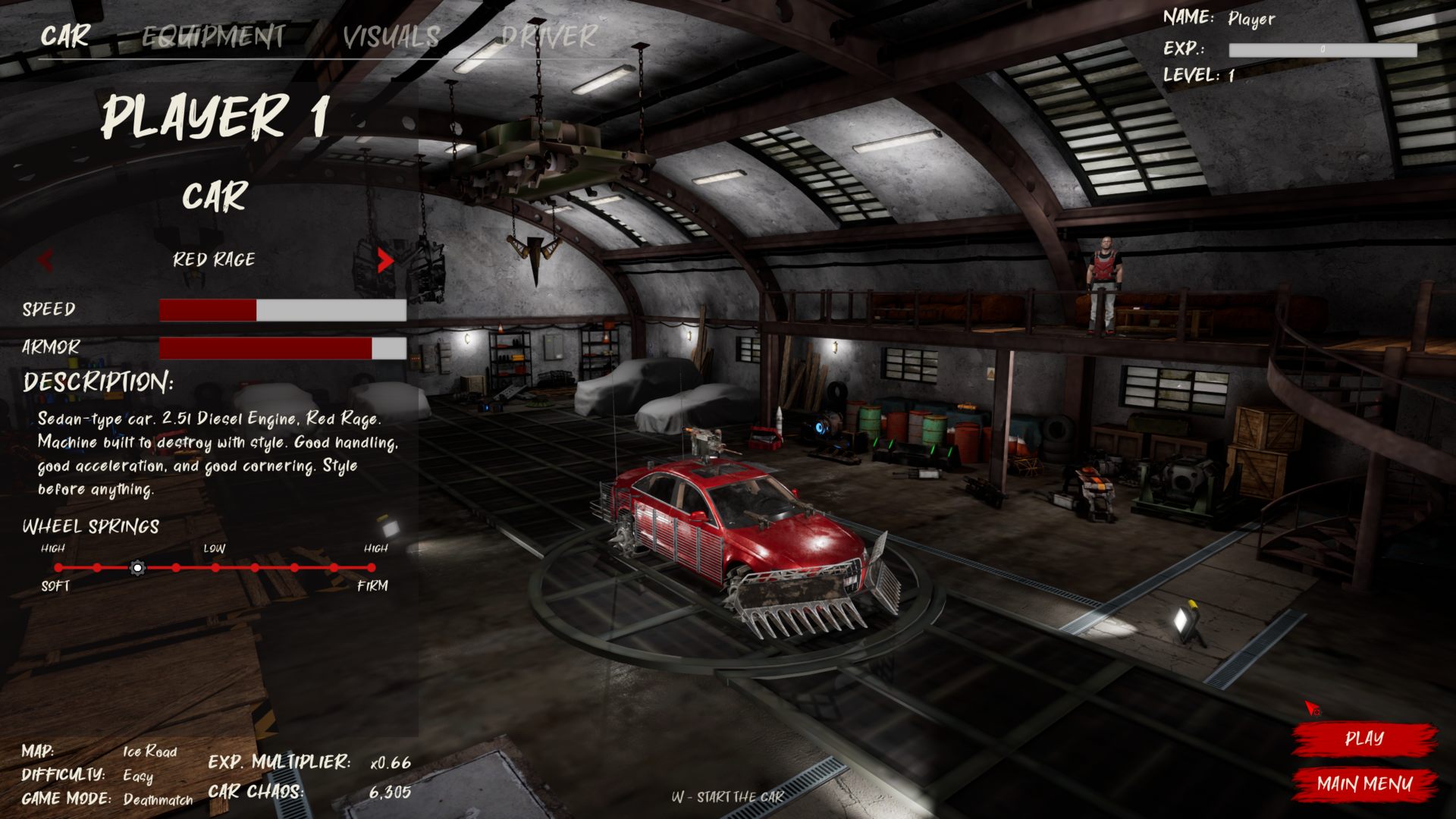Click the wheel springs slider handle
1456x819 pixels.
click(x=137, y=567)
